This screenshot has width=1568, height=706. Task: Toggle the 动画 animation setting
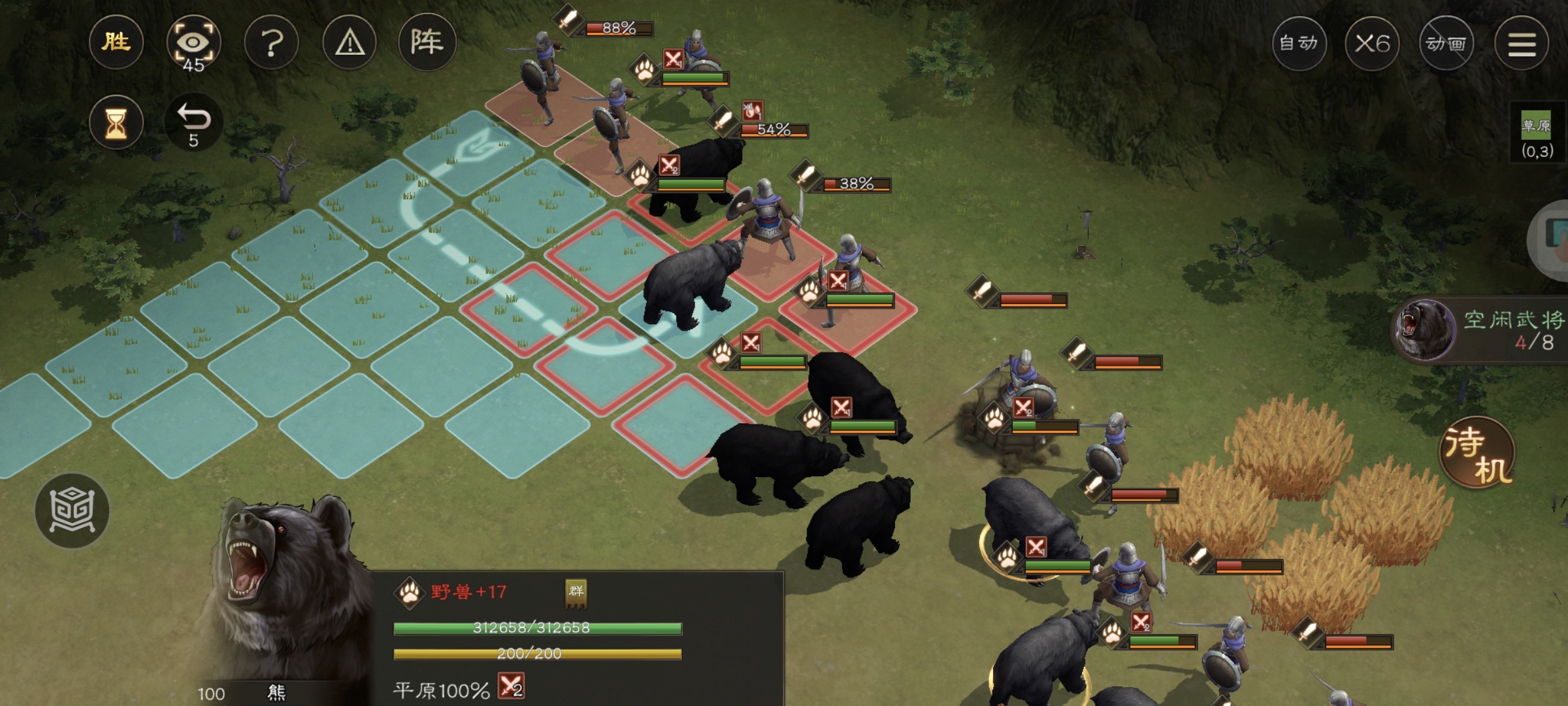coord(1446,44)
